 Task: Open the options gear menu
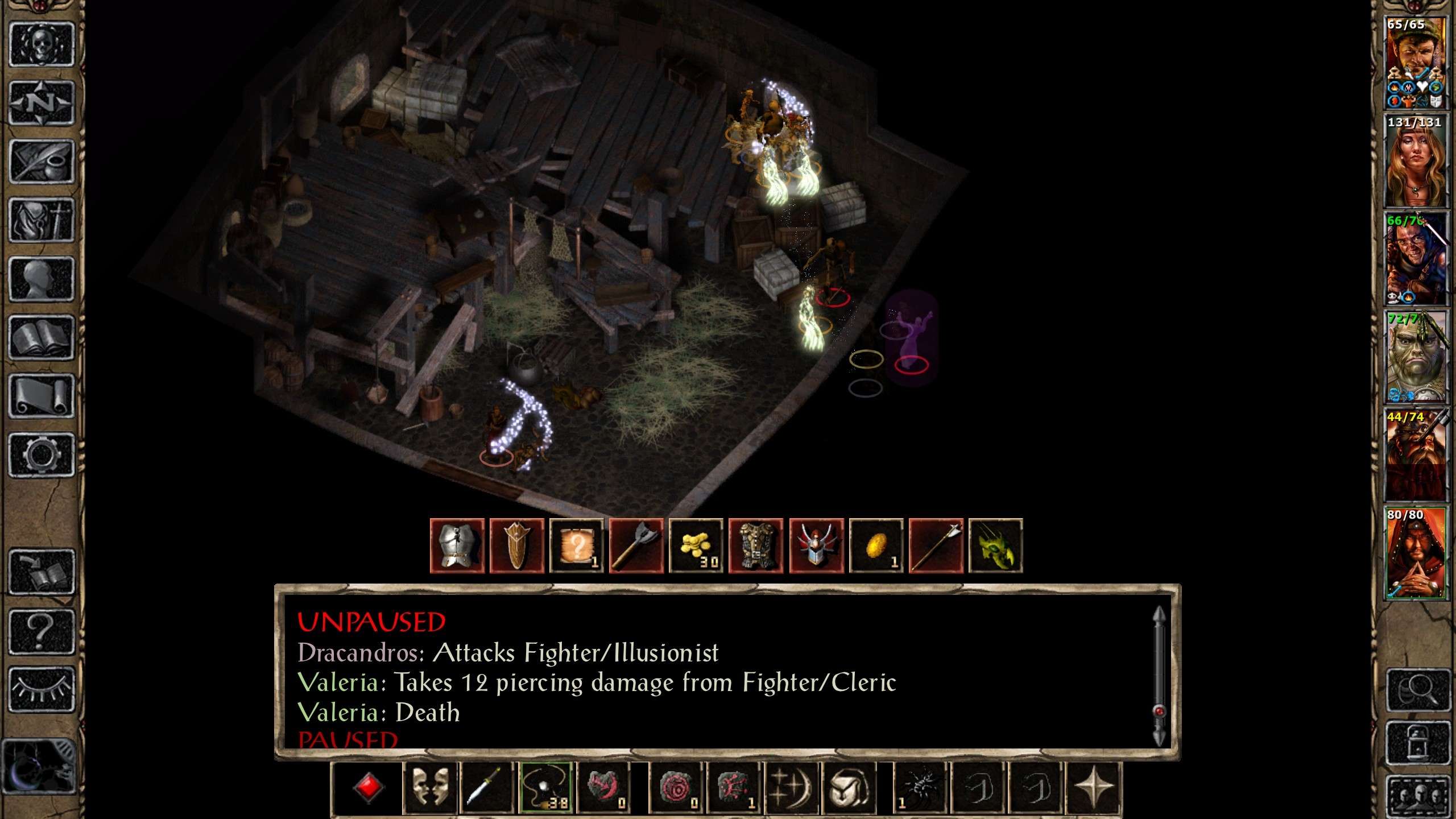(42, 454)
